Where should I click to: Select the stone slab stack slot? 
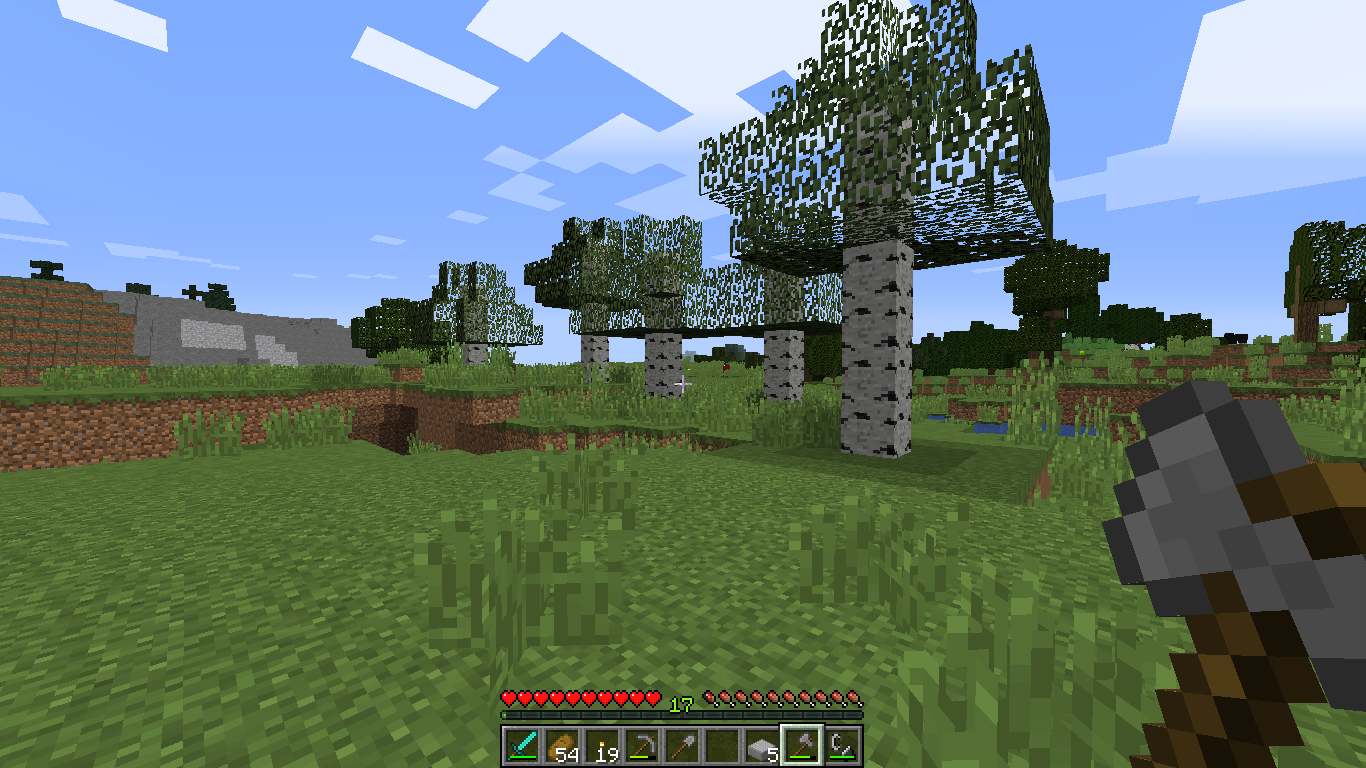[x=762, y=746]
